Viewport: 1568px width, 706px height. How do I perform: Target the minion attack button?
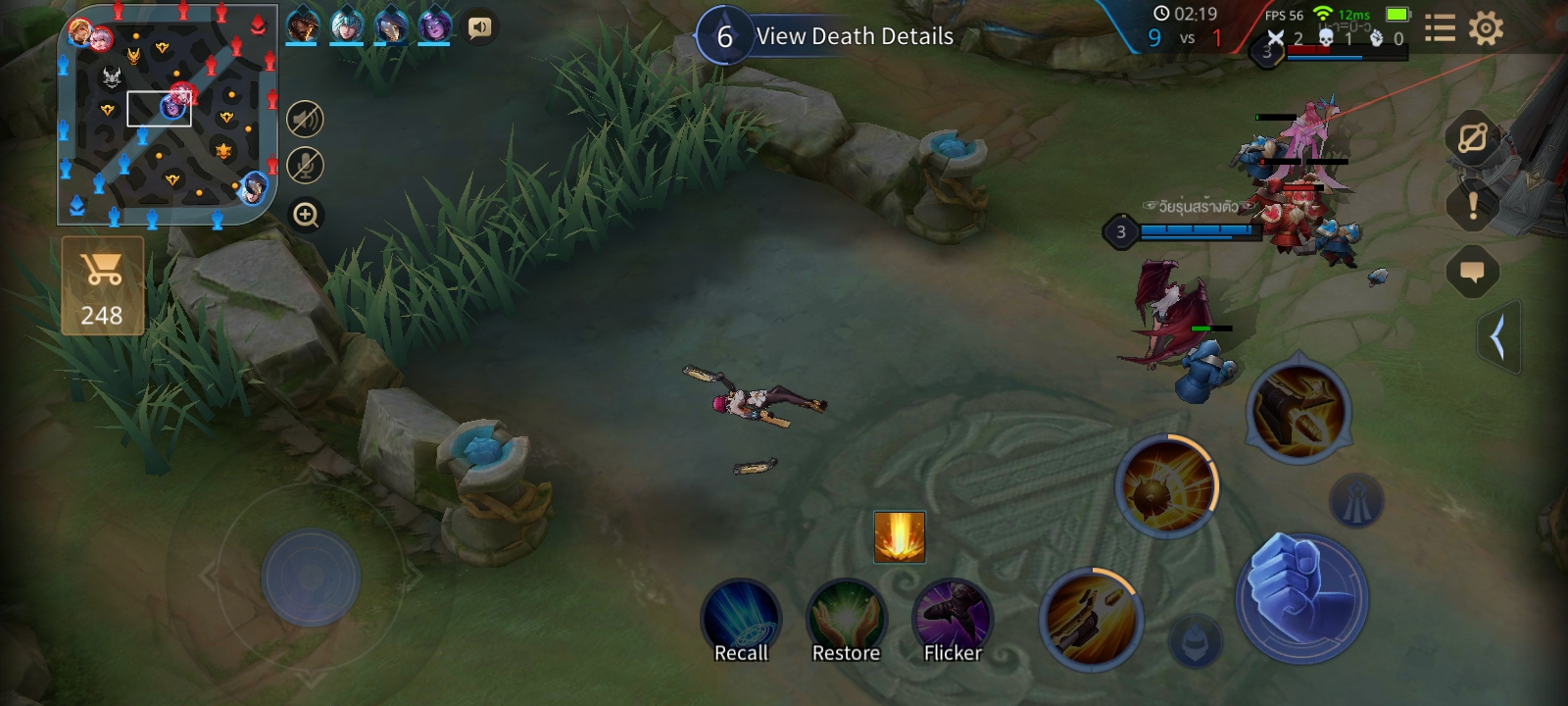[1196, 642]
